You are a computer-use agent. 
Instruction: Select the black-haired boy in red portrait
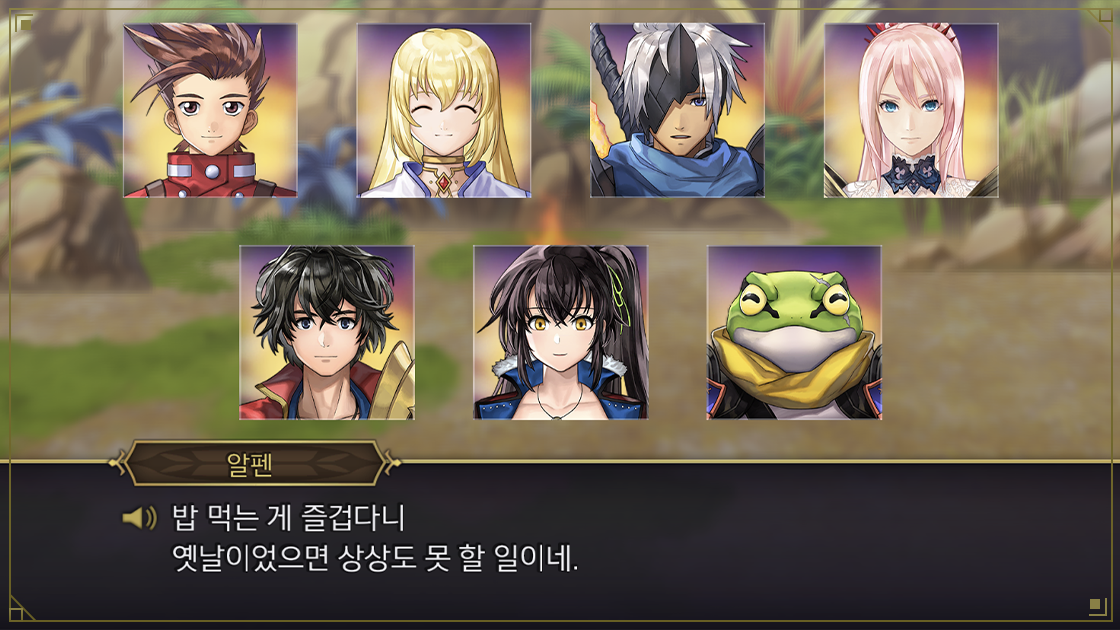(327, 333)
